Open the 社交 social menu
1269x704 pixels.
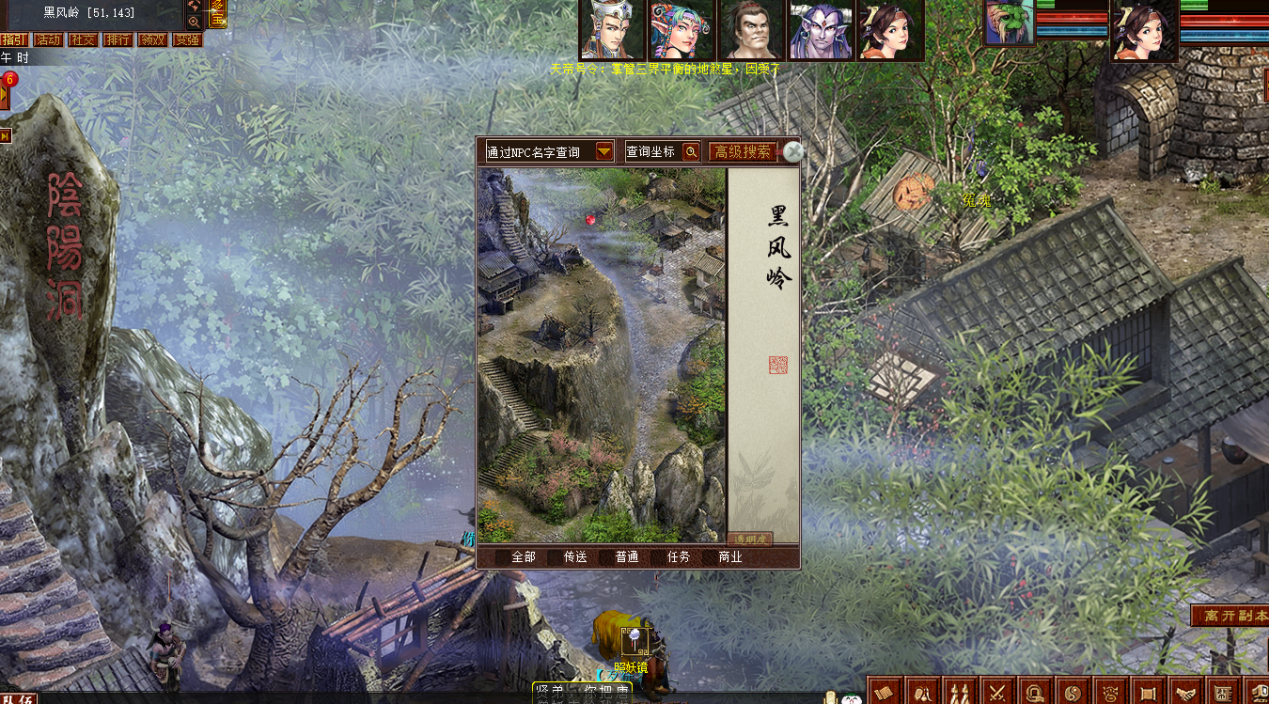tap(83, 40)
